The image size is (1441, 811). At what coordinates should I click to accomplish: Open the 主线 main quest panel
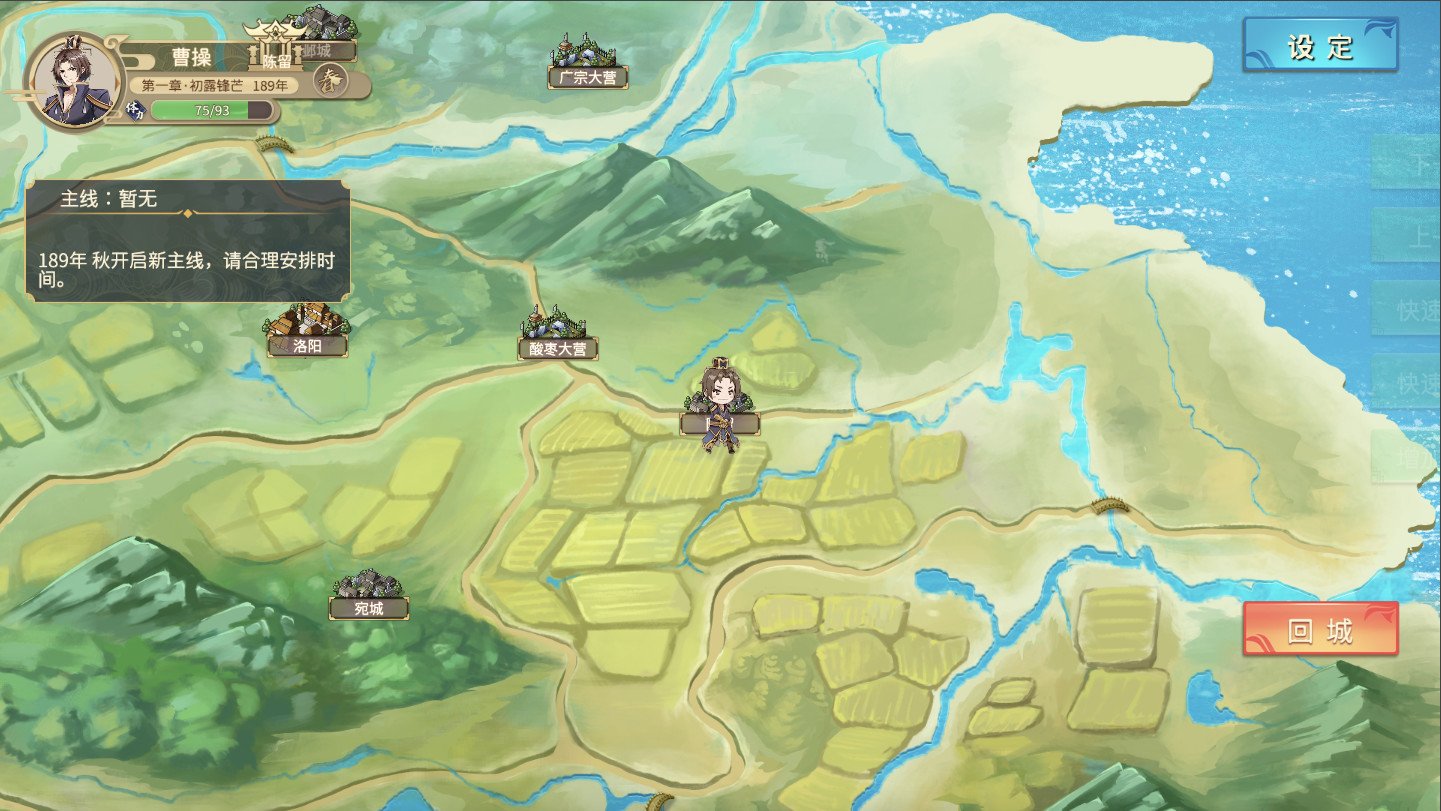point(190,240)
